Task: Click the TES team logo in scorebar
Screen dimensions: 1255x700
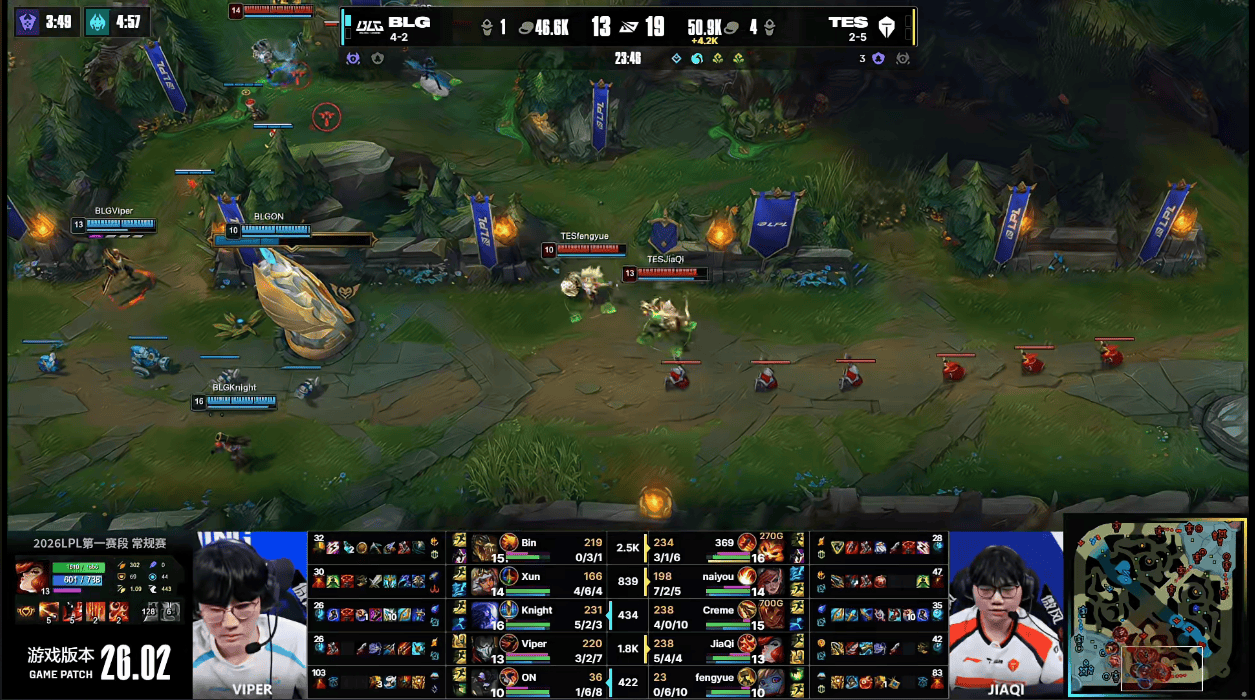Action: 886,27
